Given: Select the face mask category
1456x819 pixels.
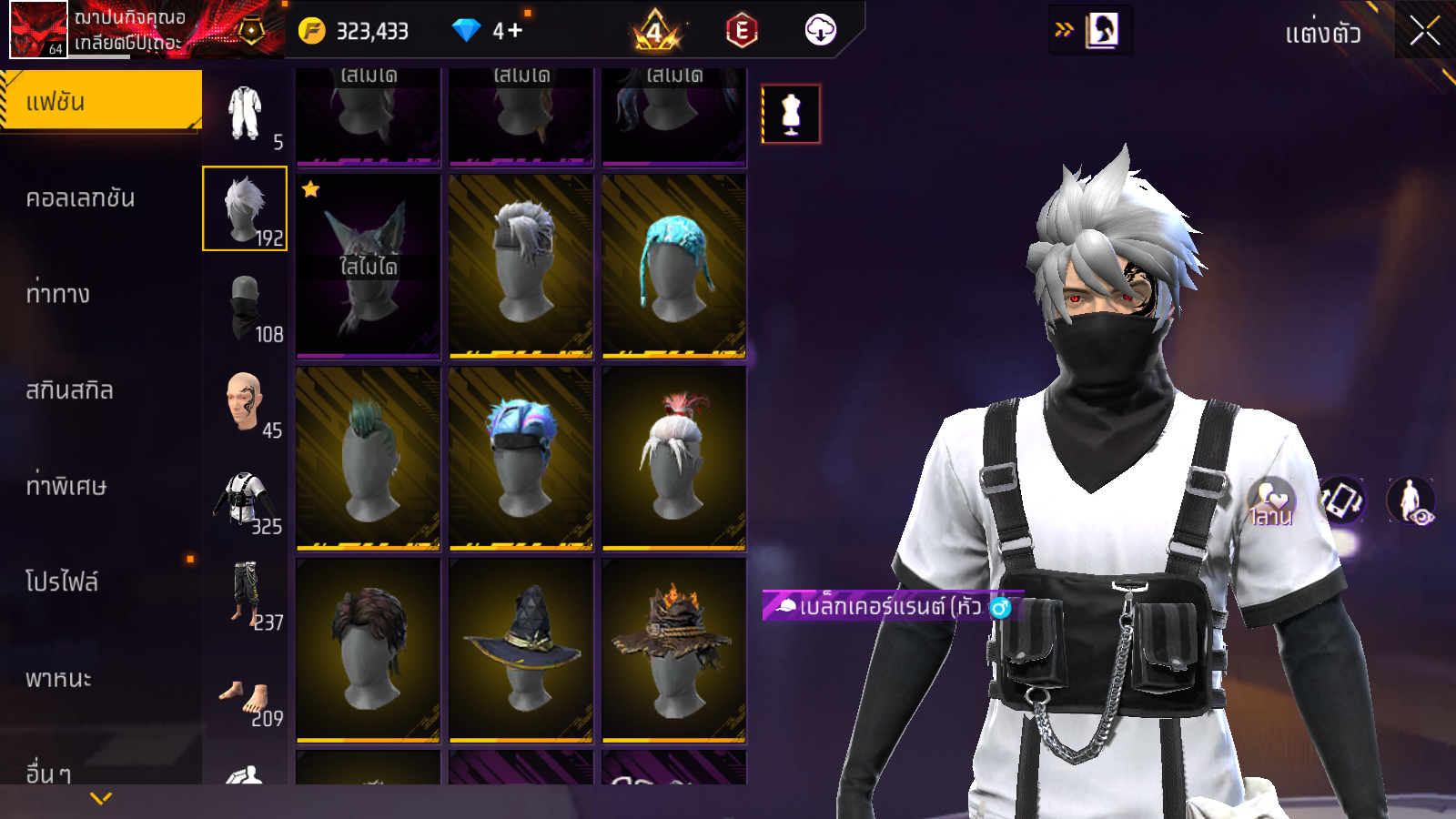Looking at the screenshot, I should [245, 306].
